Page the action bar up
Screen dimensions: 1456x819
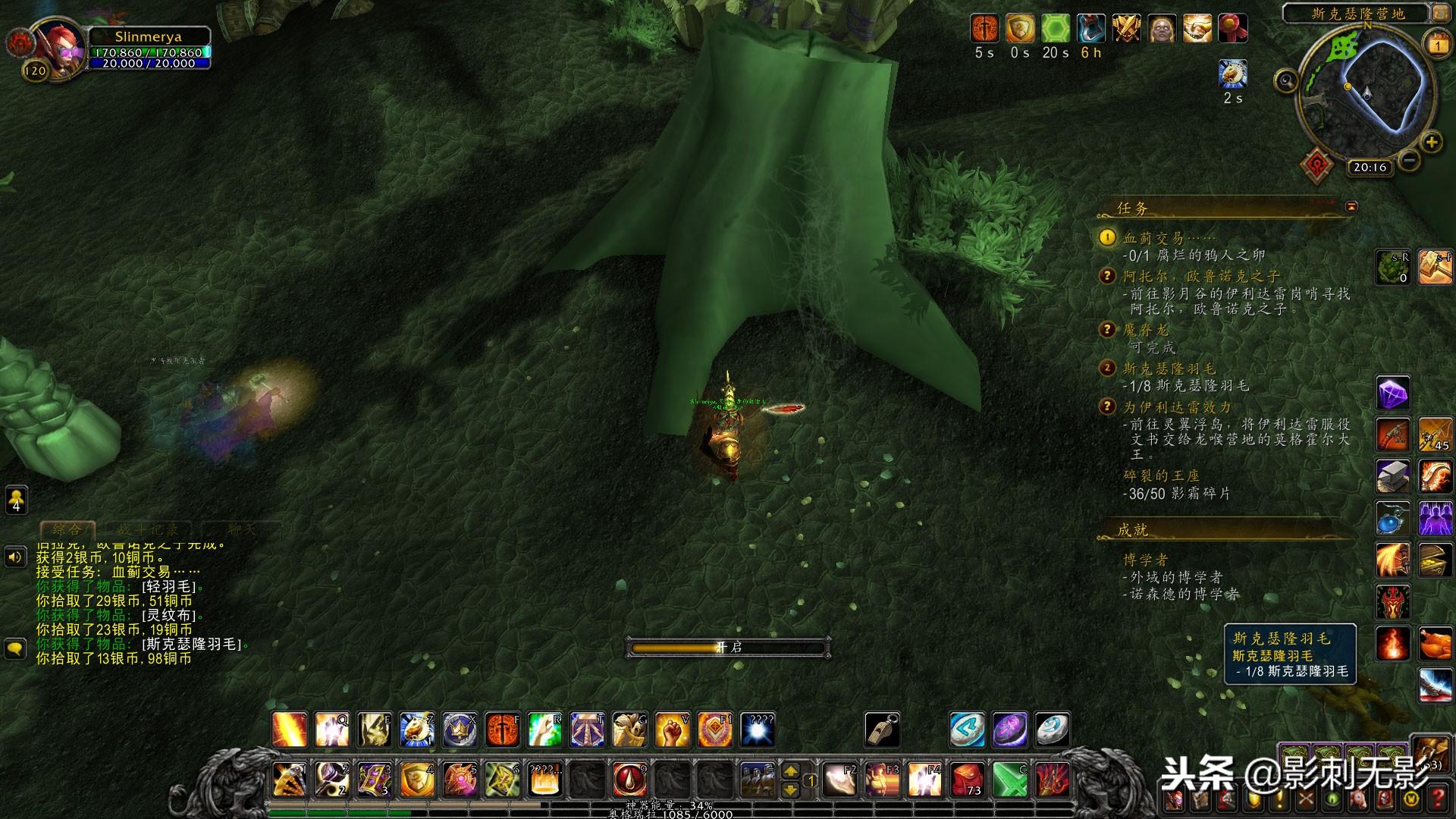click(790, 771)
